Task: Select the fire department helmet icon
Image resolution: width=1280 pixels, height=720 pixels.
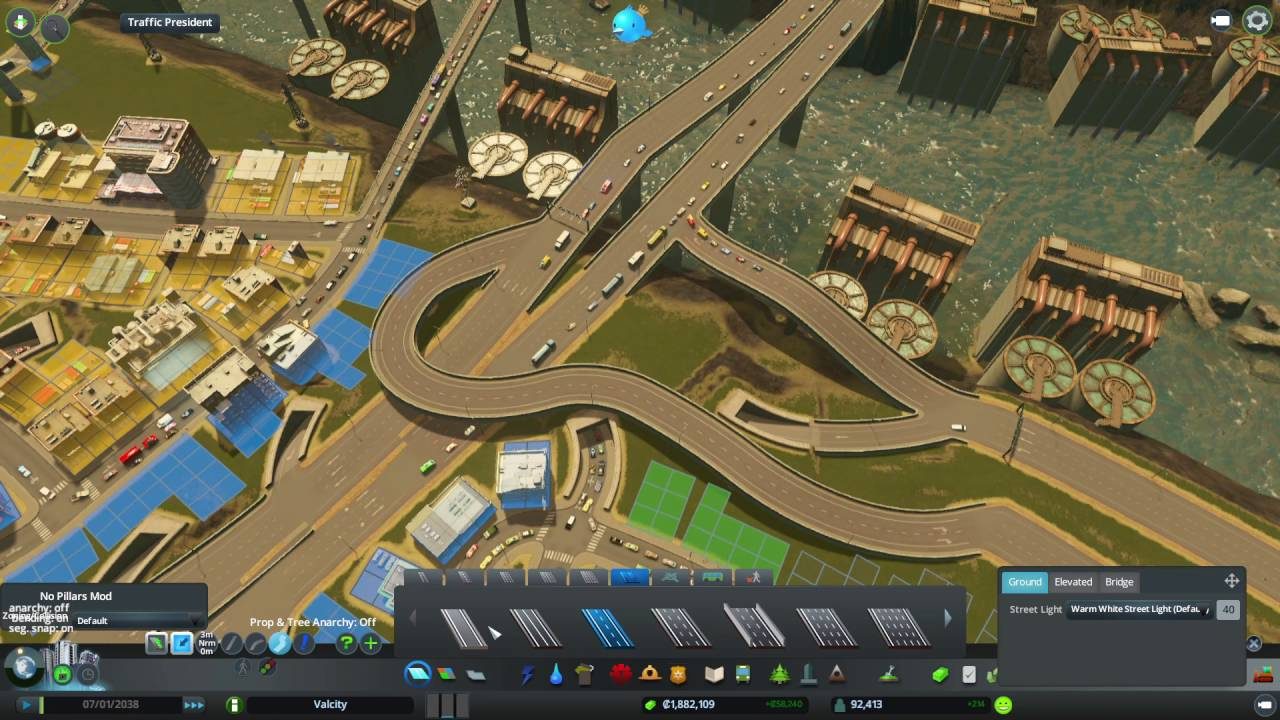Action: [651, 674]
